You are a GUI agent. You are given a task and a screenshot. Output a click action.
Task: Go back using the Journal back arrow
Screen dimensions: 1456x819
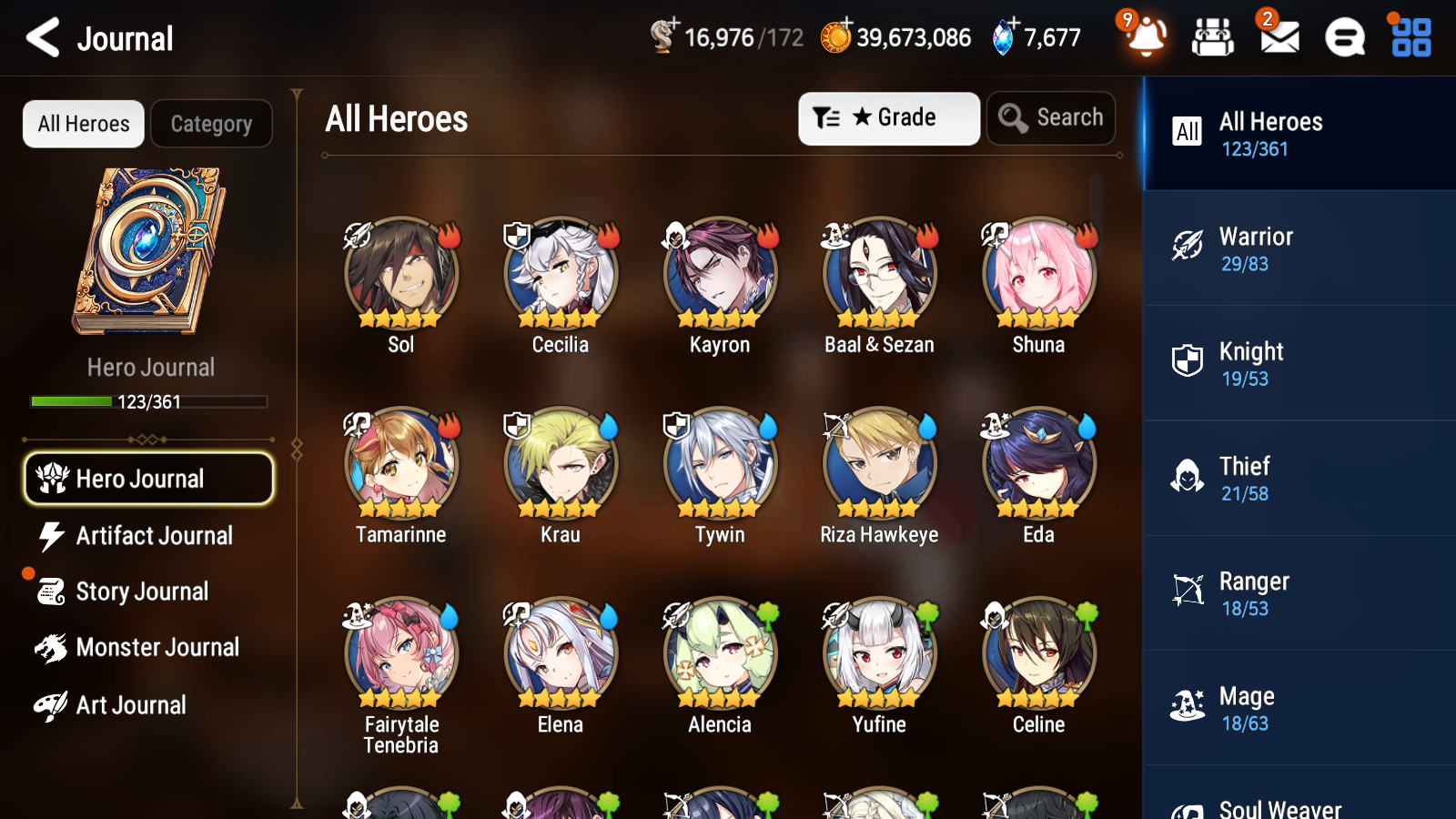pos(40,37)
